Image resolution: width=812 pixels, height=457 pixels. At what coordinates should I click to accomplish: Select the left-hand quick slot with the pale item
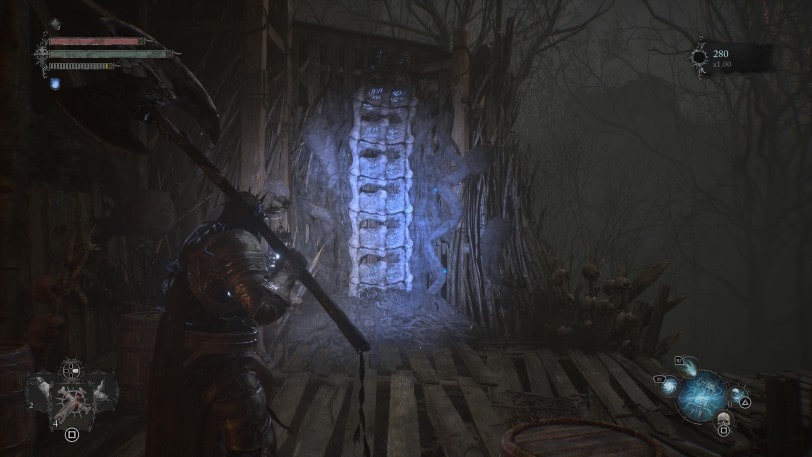coord(41,391)
